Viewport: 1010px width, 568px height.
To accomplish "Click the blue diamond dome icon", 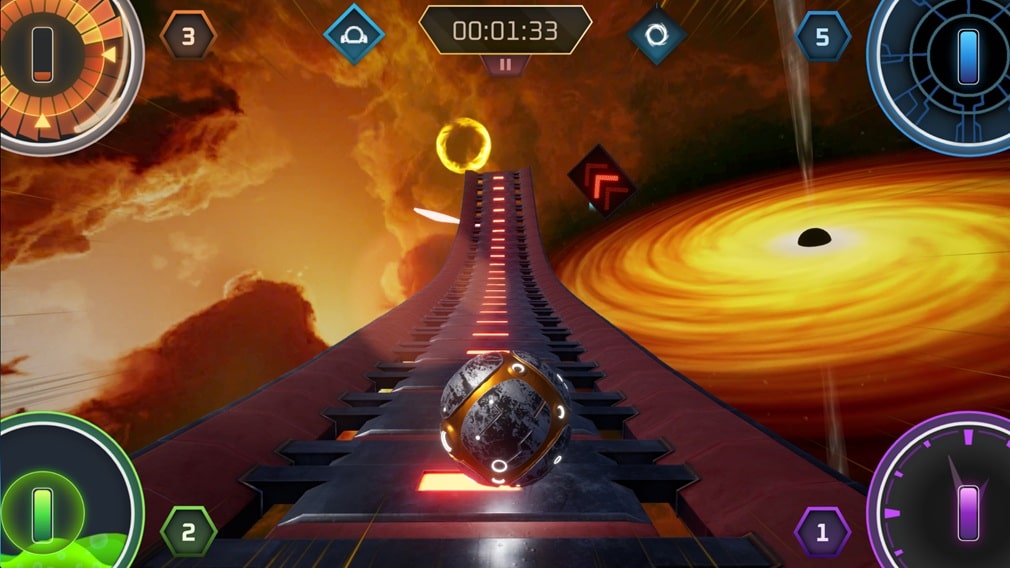I will pos(353,35).
